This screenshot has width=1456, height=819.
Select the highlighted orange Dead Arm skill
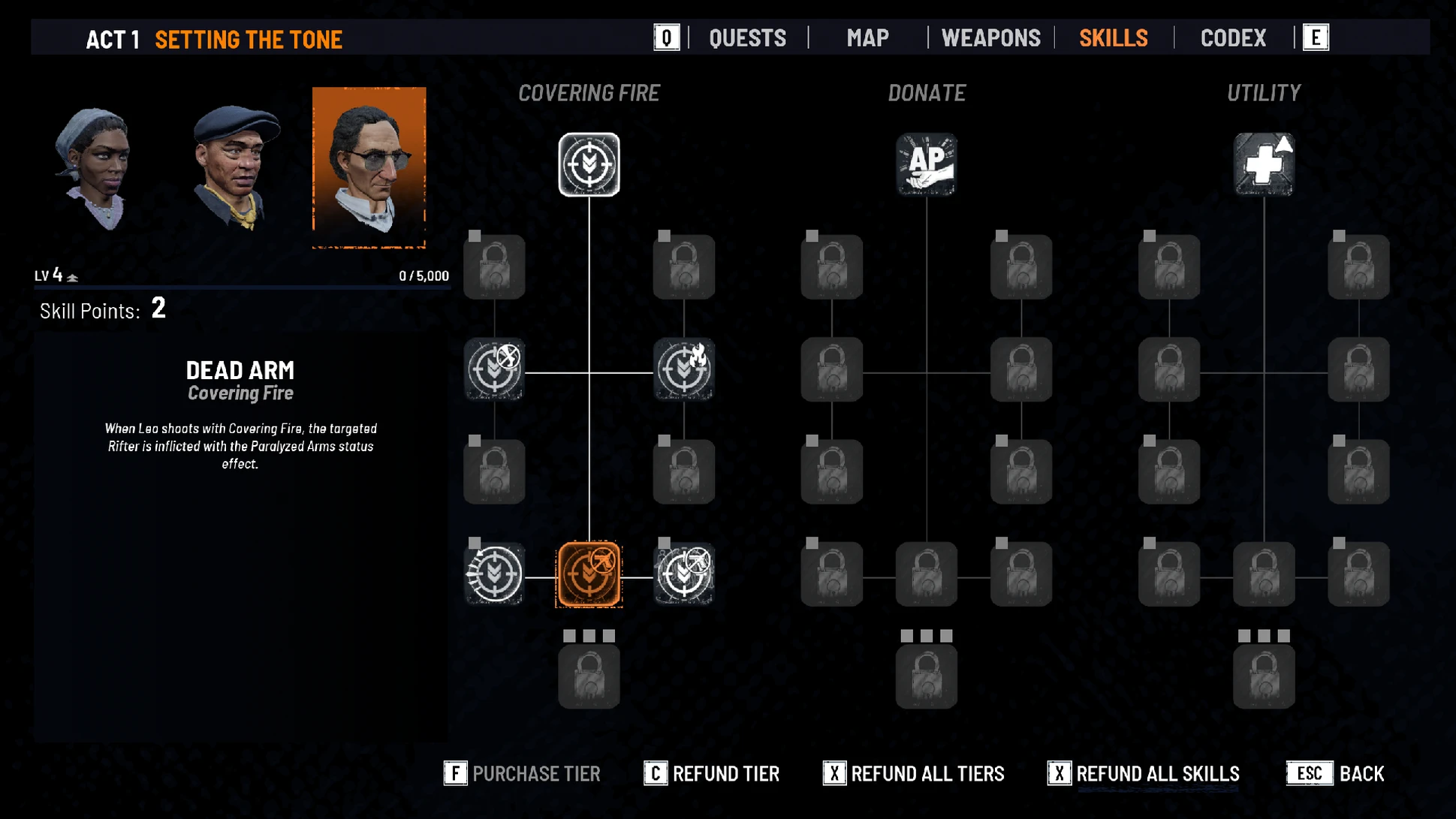point(589,574)
